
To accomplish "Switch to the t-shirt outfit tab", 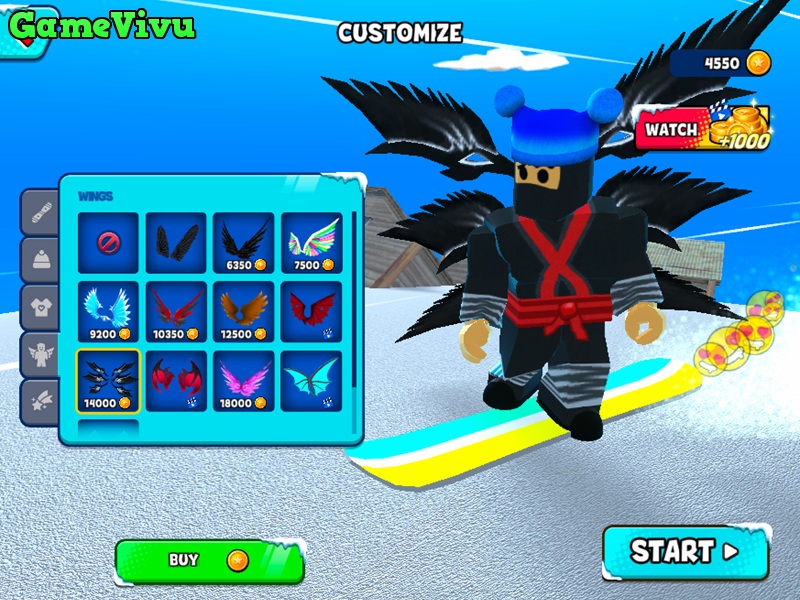I will (40, 306).
